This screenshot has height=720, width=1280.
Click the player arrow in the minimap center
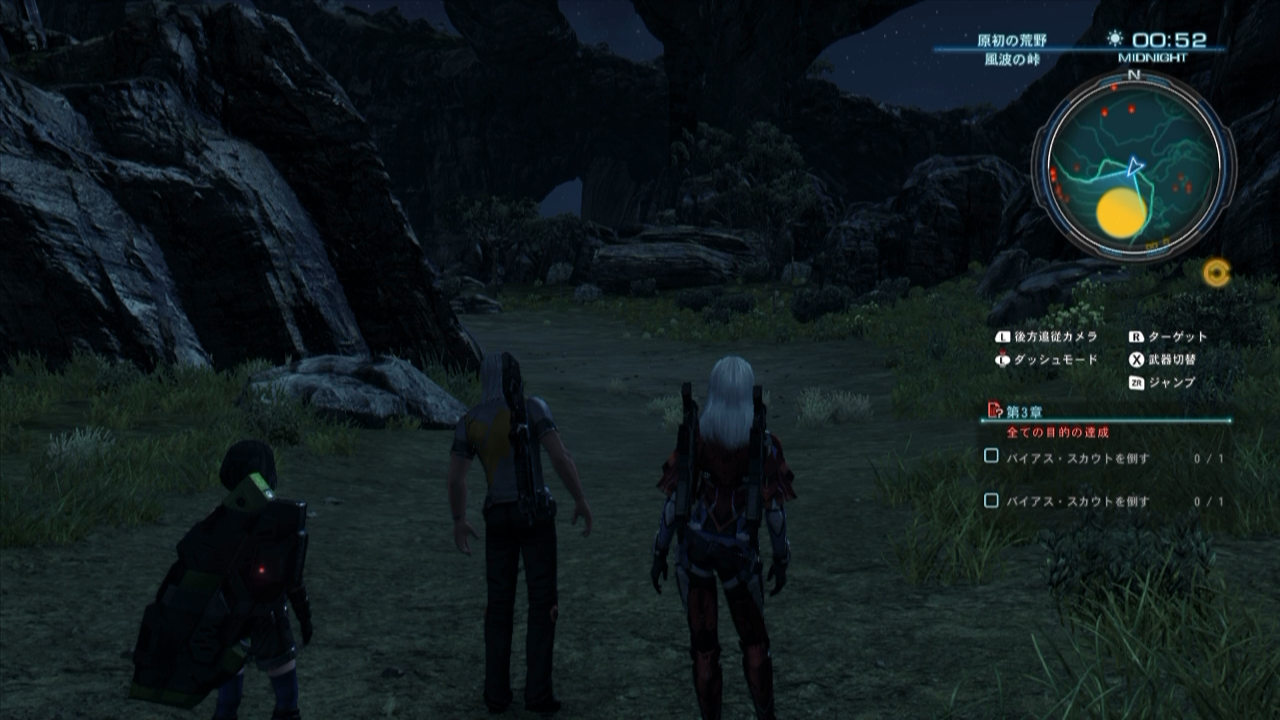tap(1136, 166)
